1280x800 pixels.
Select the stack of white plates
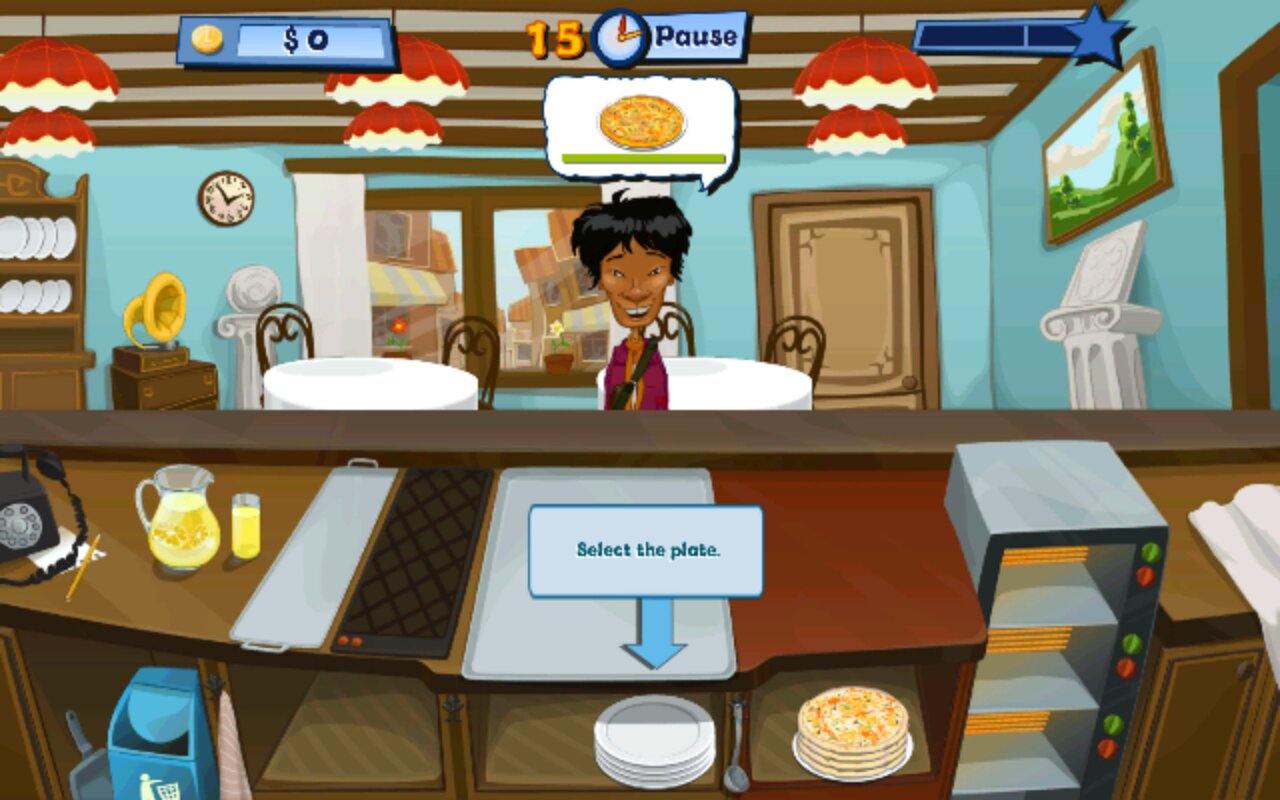(x=655, y=740)
